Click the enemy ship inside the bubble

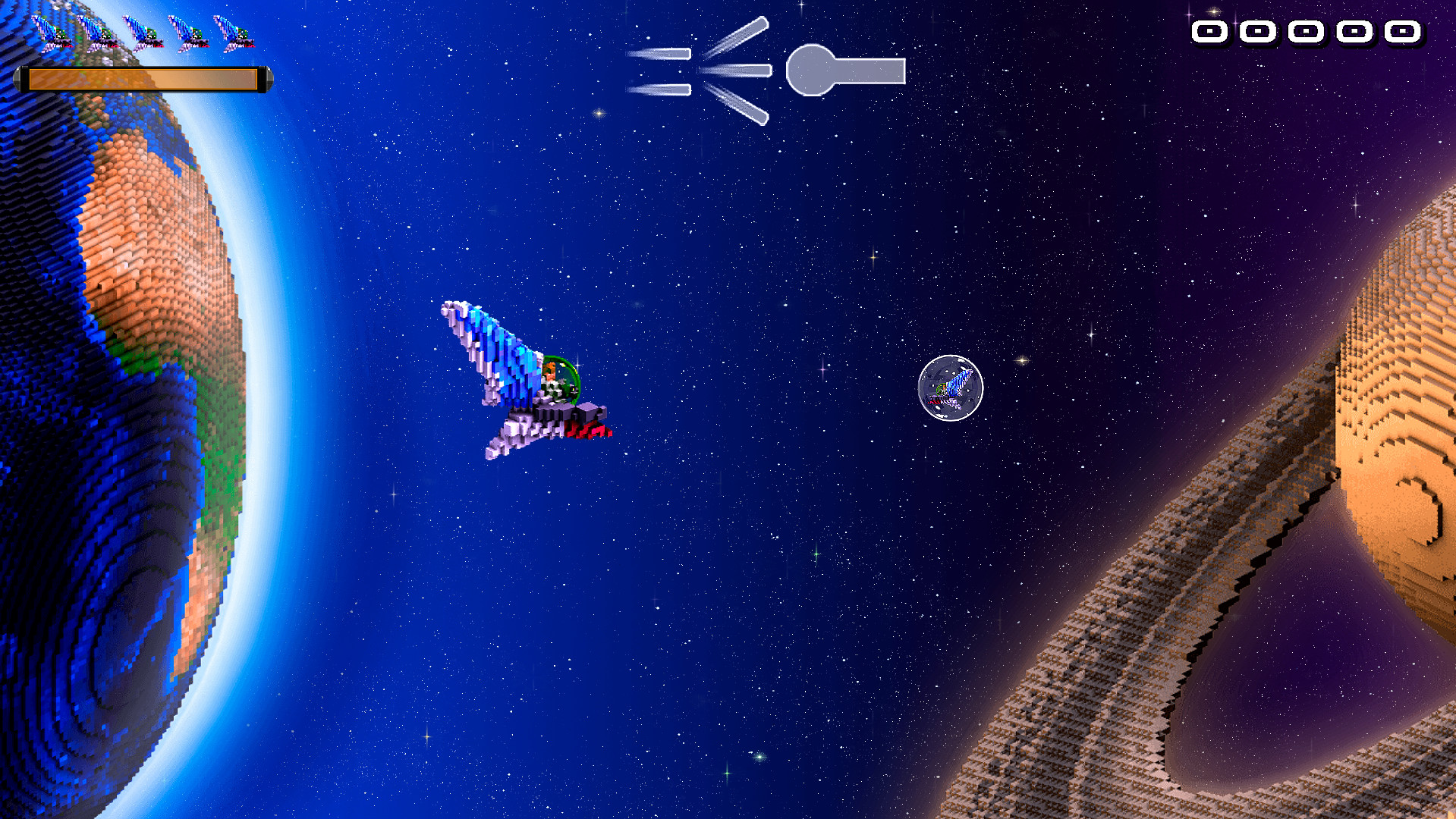(x=951, y=389)
